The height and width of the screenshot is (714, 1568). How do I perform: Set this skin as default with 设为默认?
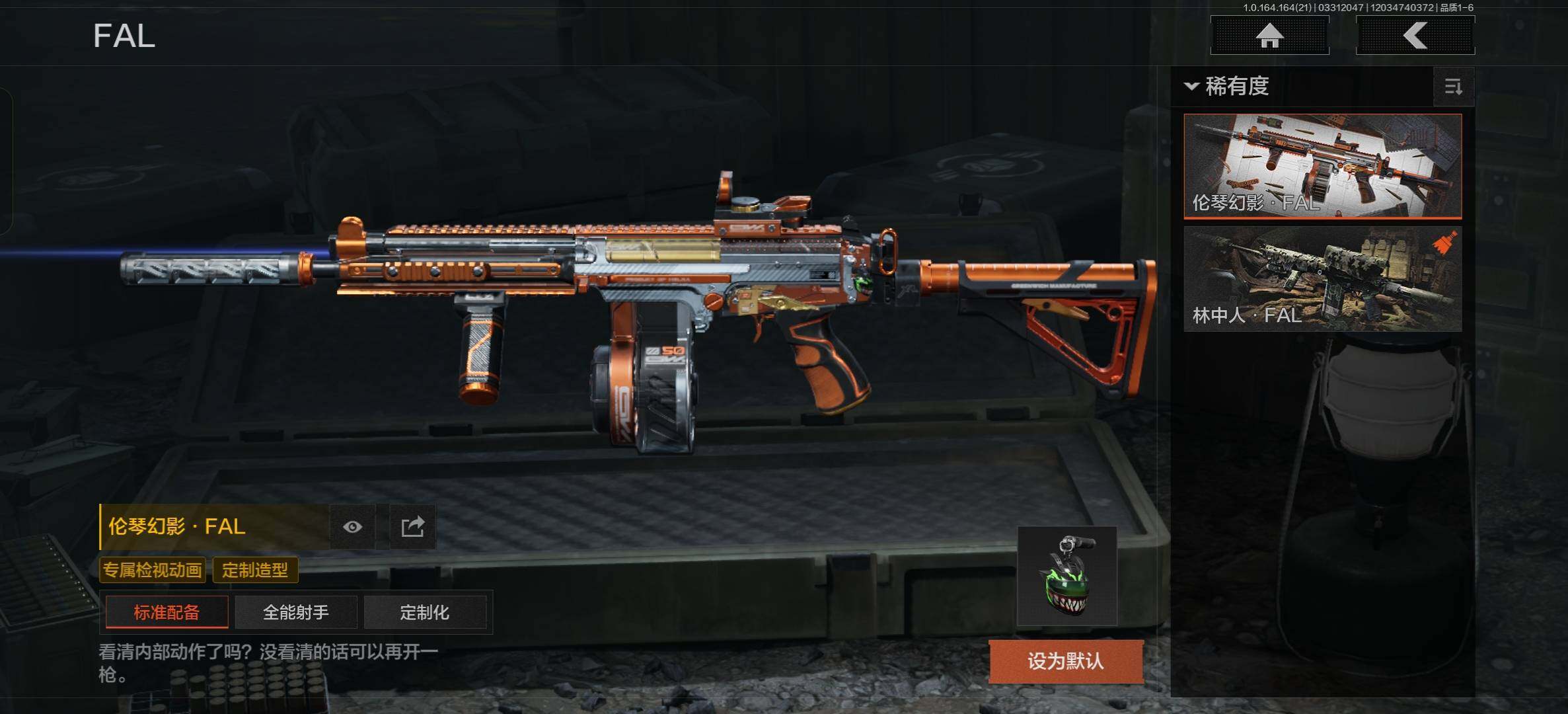1065,661
